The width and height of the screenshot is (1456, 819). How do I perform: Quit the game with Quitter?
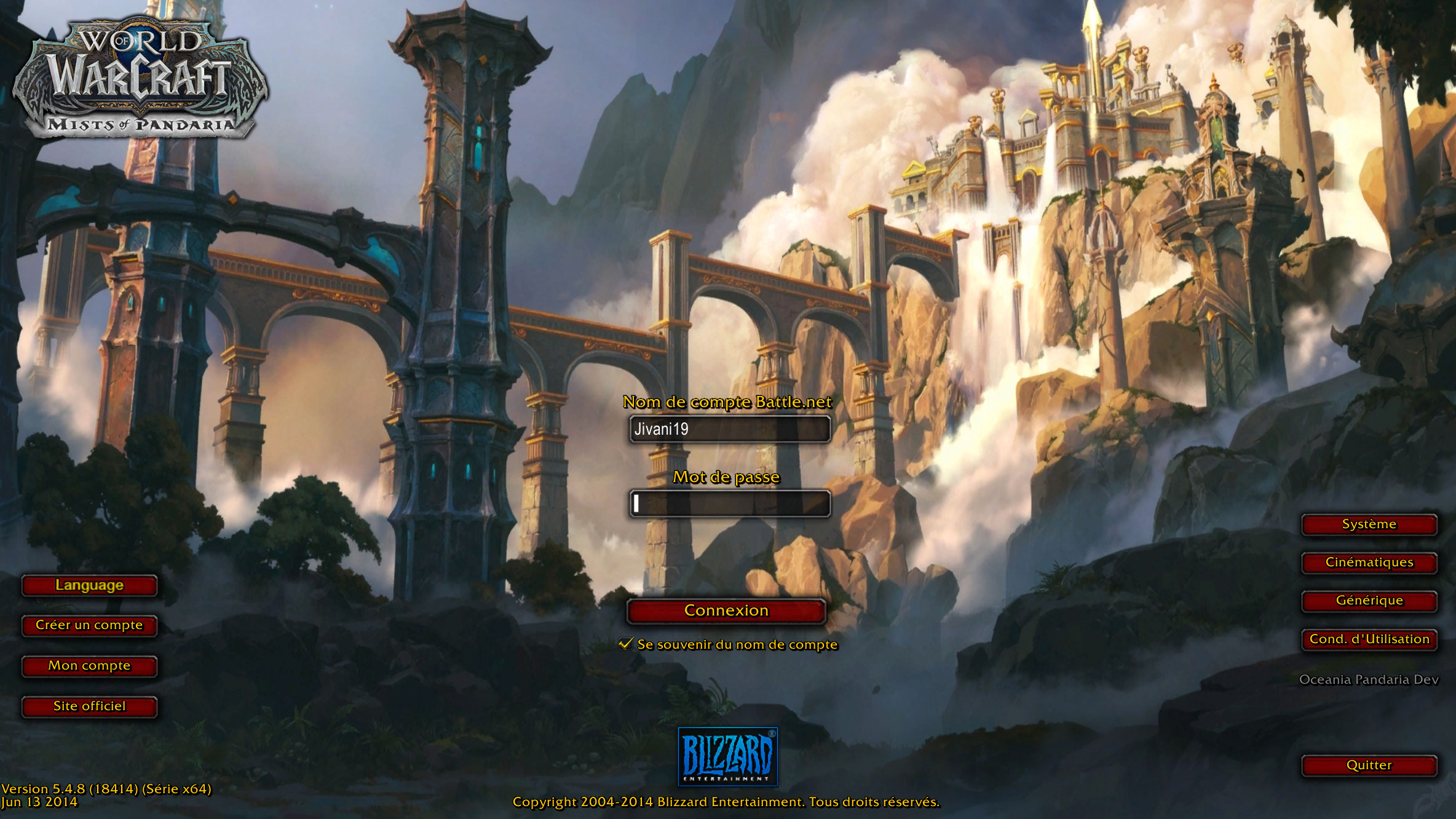point(1369,766)
